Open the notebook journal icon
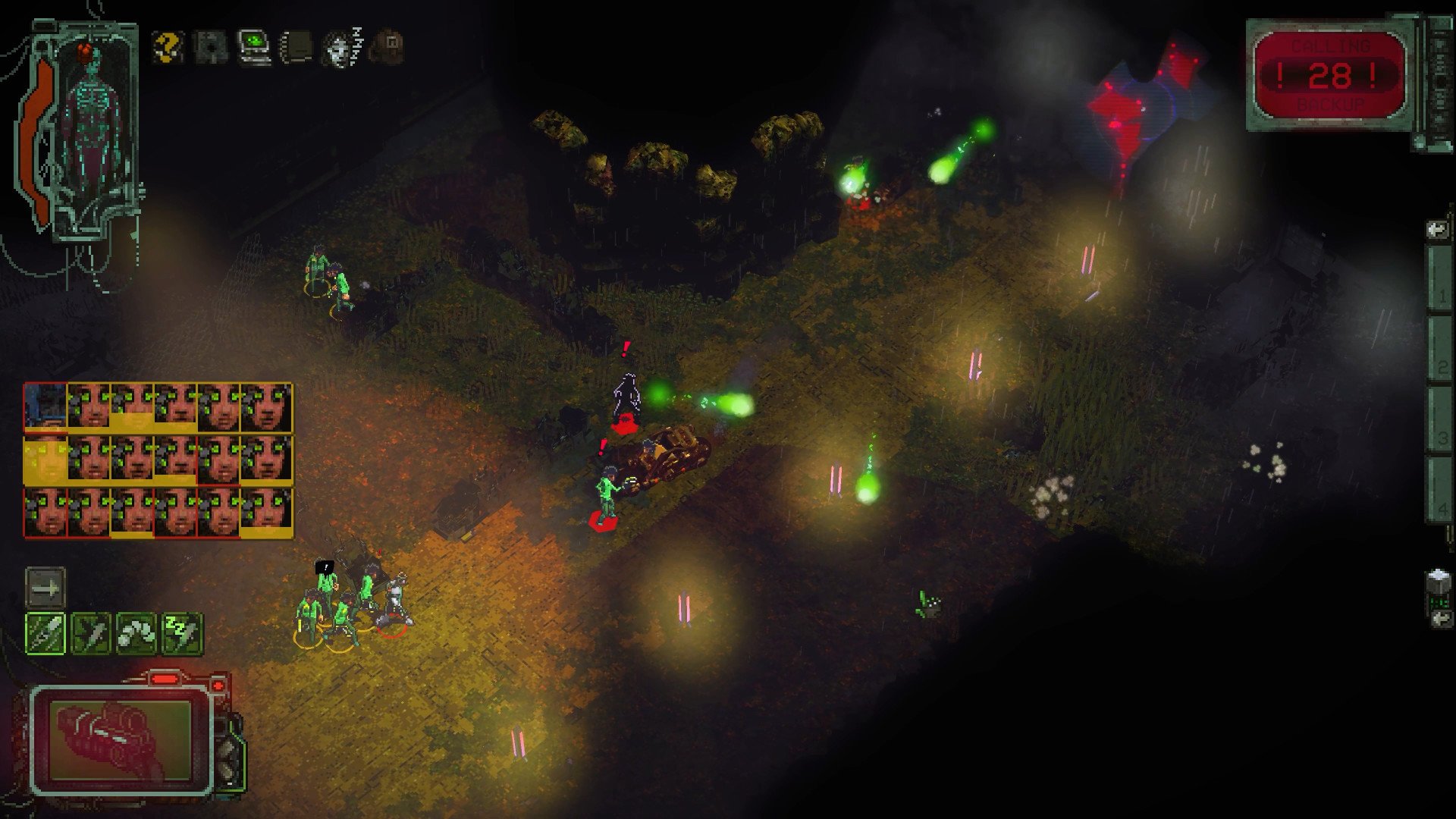 point(297,47)
